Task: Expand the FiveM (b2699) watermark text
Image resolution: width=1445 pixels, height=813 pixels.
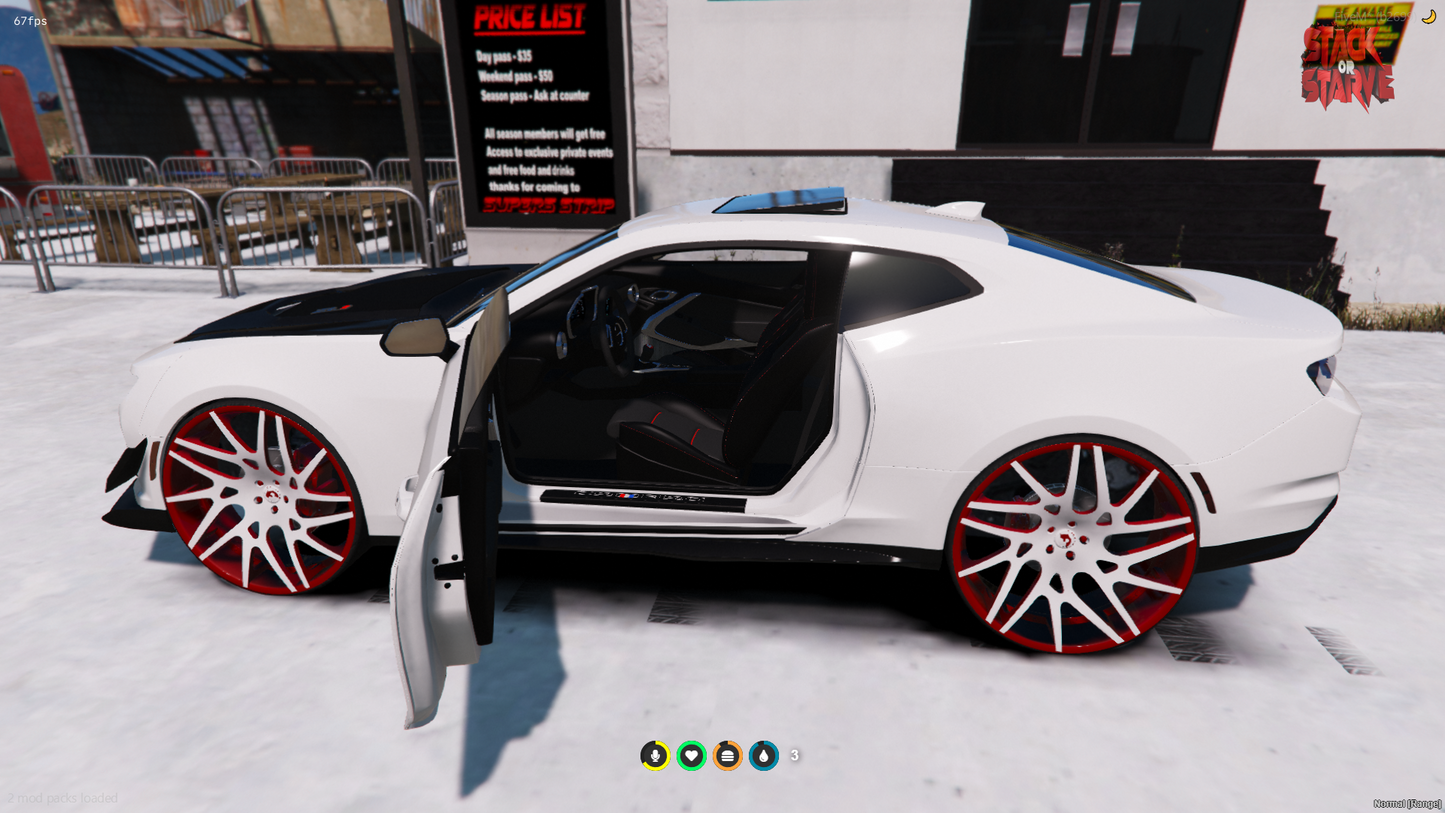Action: click(1376, 14)
